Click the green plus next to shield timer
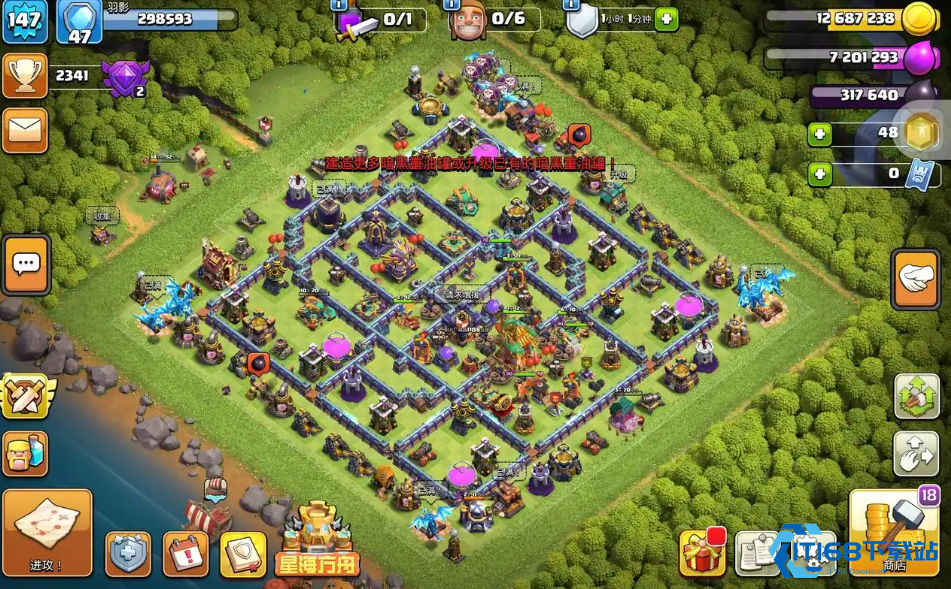 (666, 20)
